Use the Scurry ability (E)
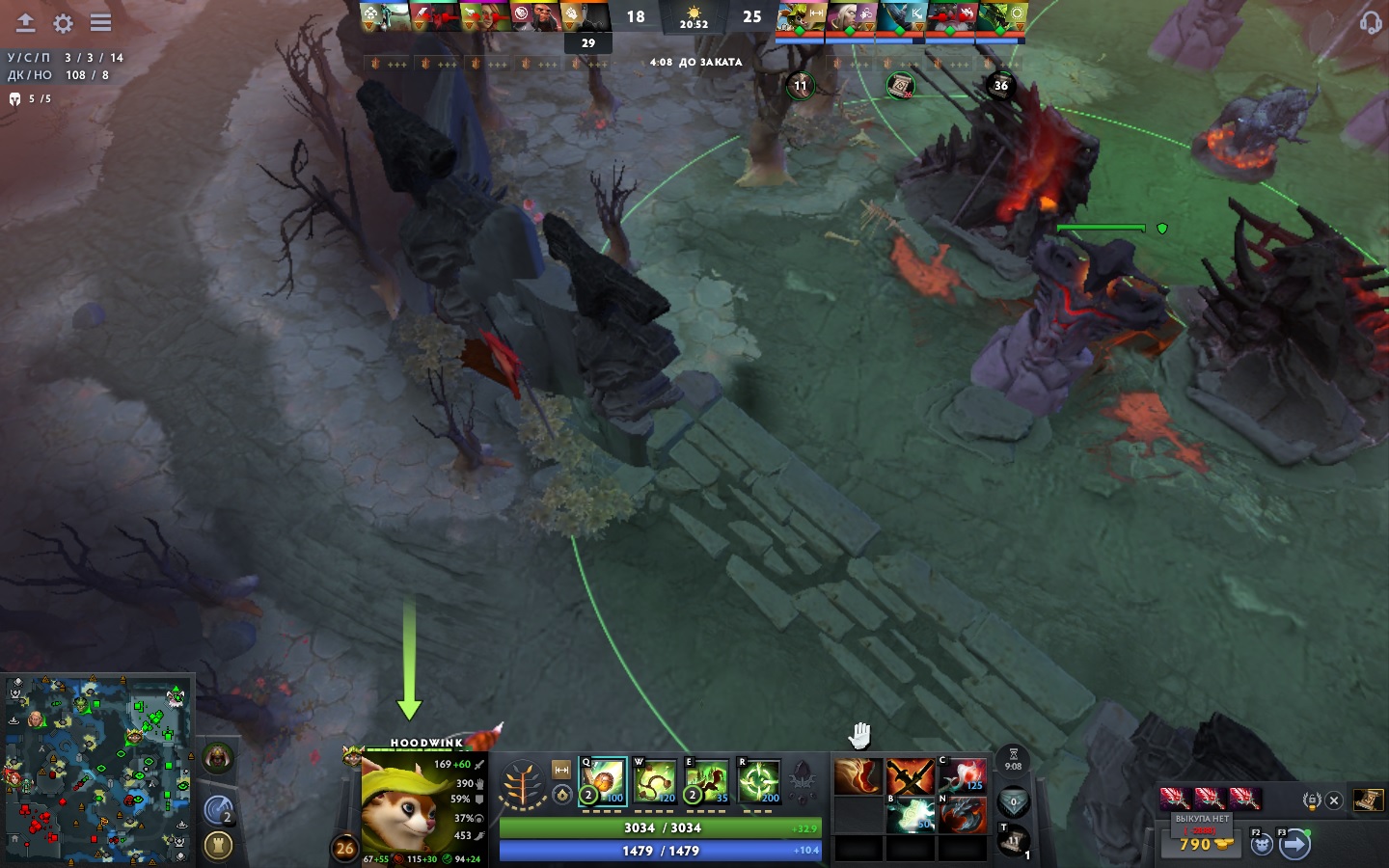The image size is (1389, 868). 707,781
